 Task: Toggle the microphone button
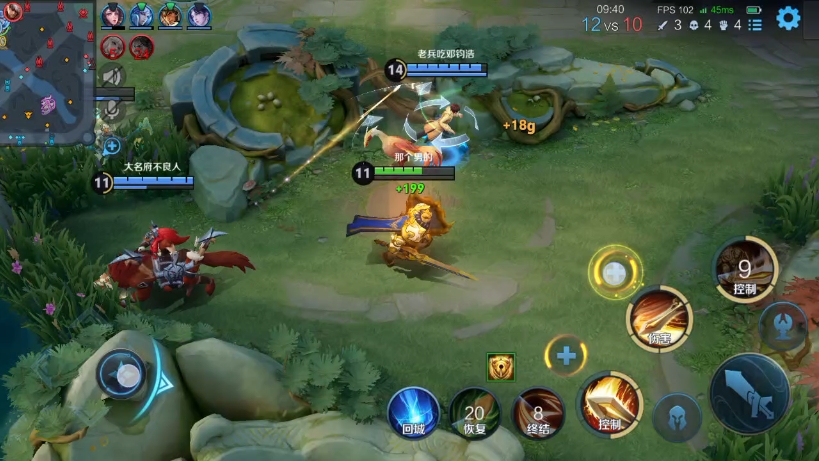(x=112, y=110)
